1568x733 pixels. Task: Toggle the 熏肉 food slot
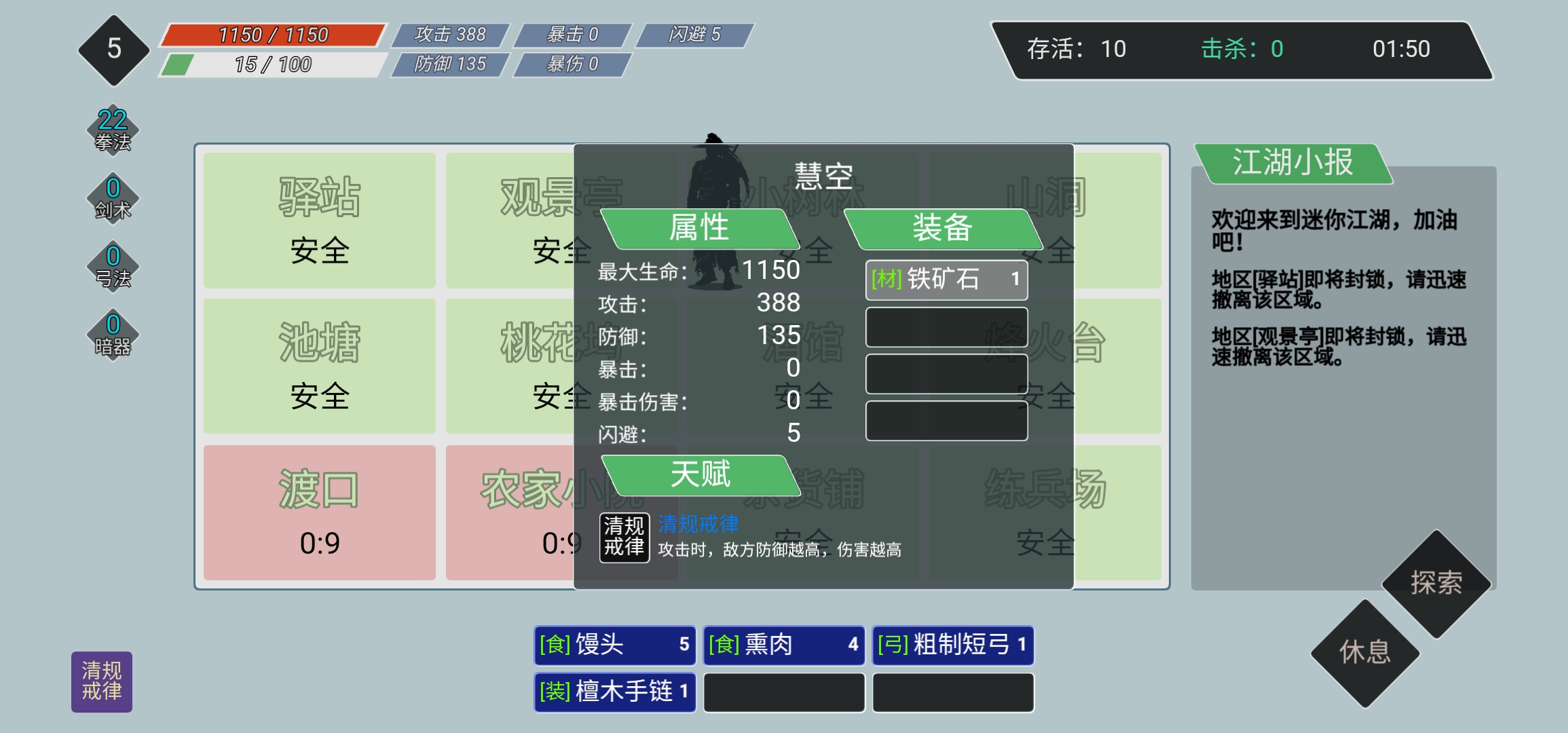pyautogui.click(x=784, y=645)
